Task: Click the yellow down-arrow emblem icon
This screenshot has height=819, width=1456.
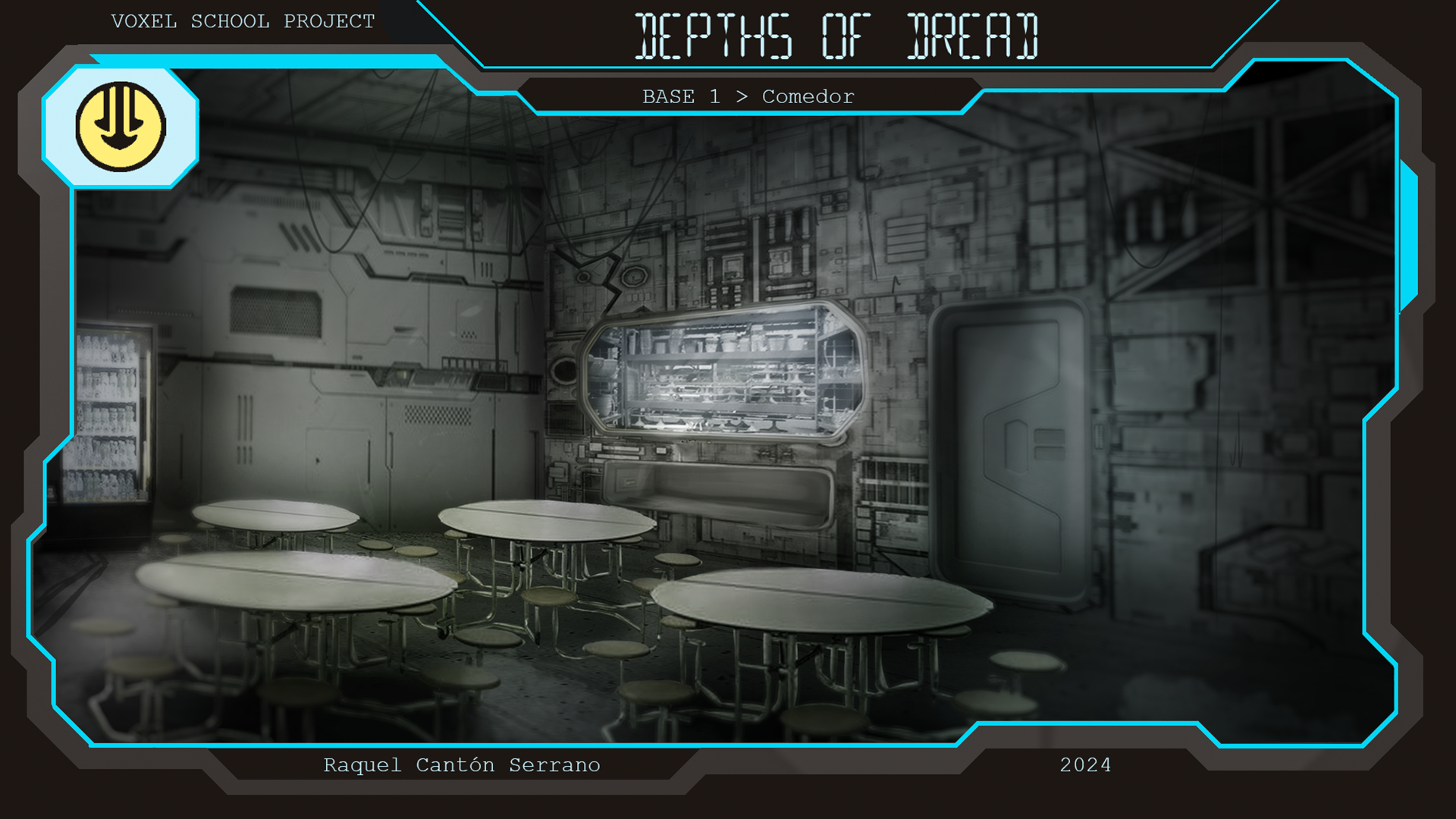Action: pyautogui.click(x=121, y=127)
